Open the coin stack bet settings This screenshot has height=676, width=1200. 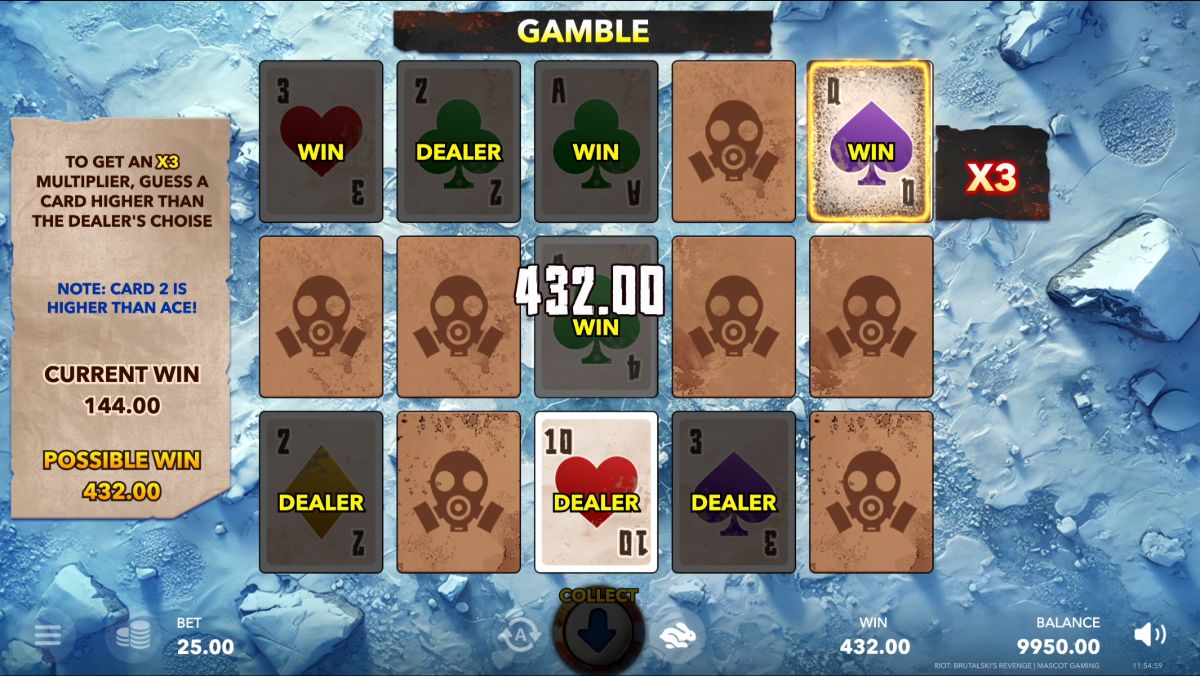click(x=132, y=635)
